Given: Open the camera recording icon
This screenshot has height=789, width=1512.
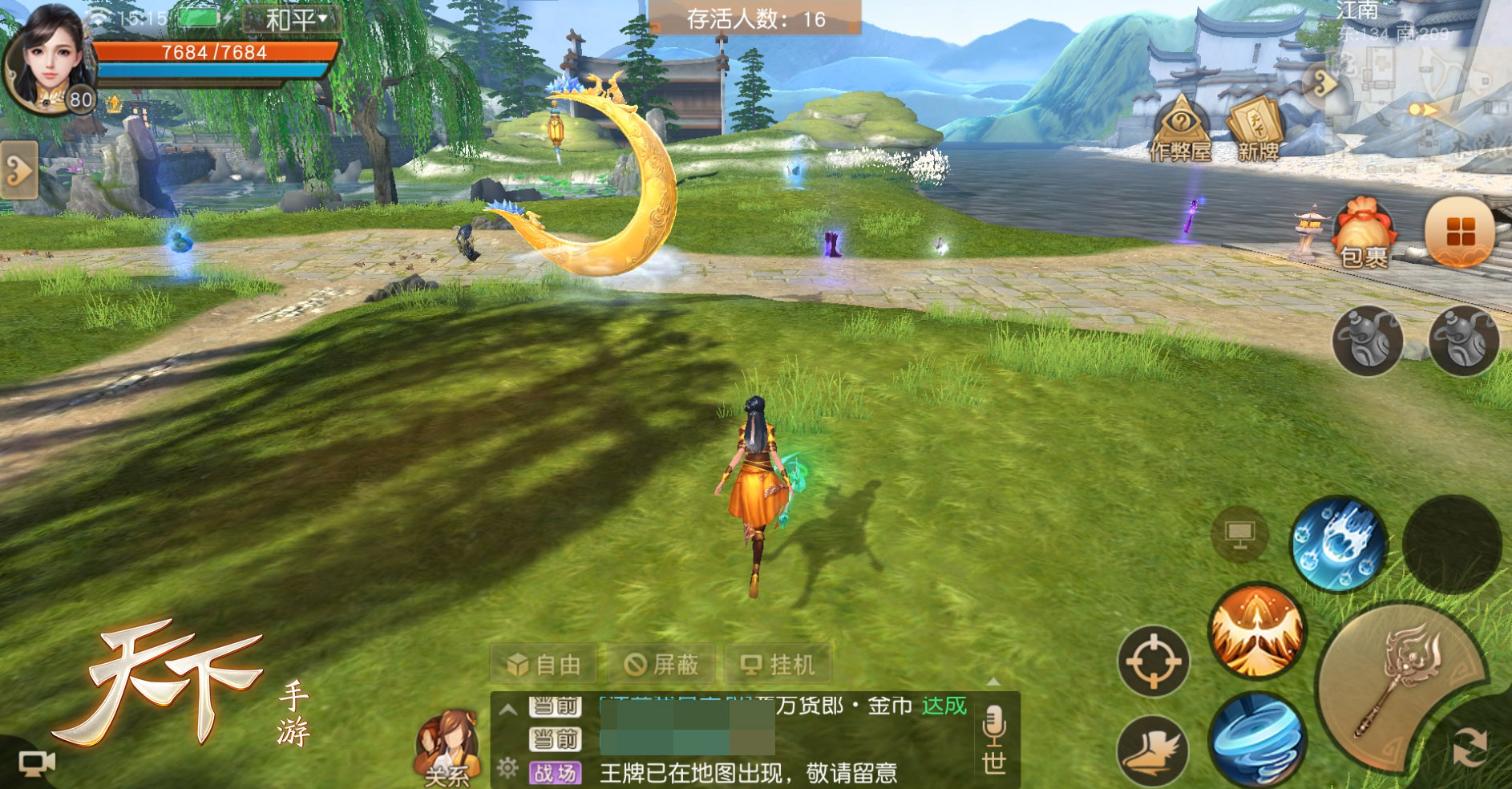Looking at the screenshot, I should [37, 763].
